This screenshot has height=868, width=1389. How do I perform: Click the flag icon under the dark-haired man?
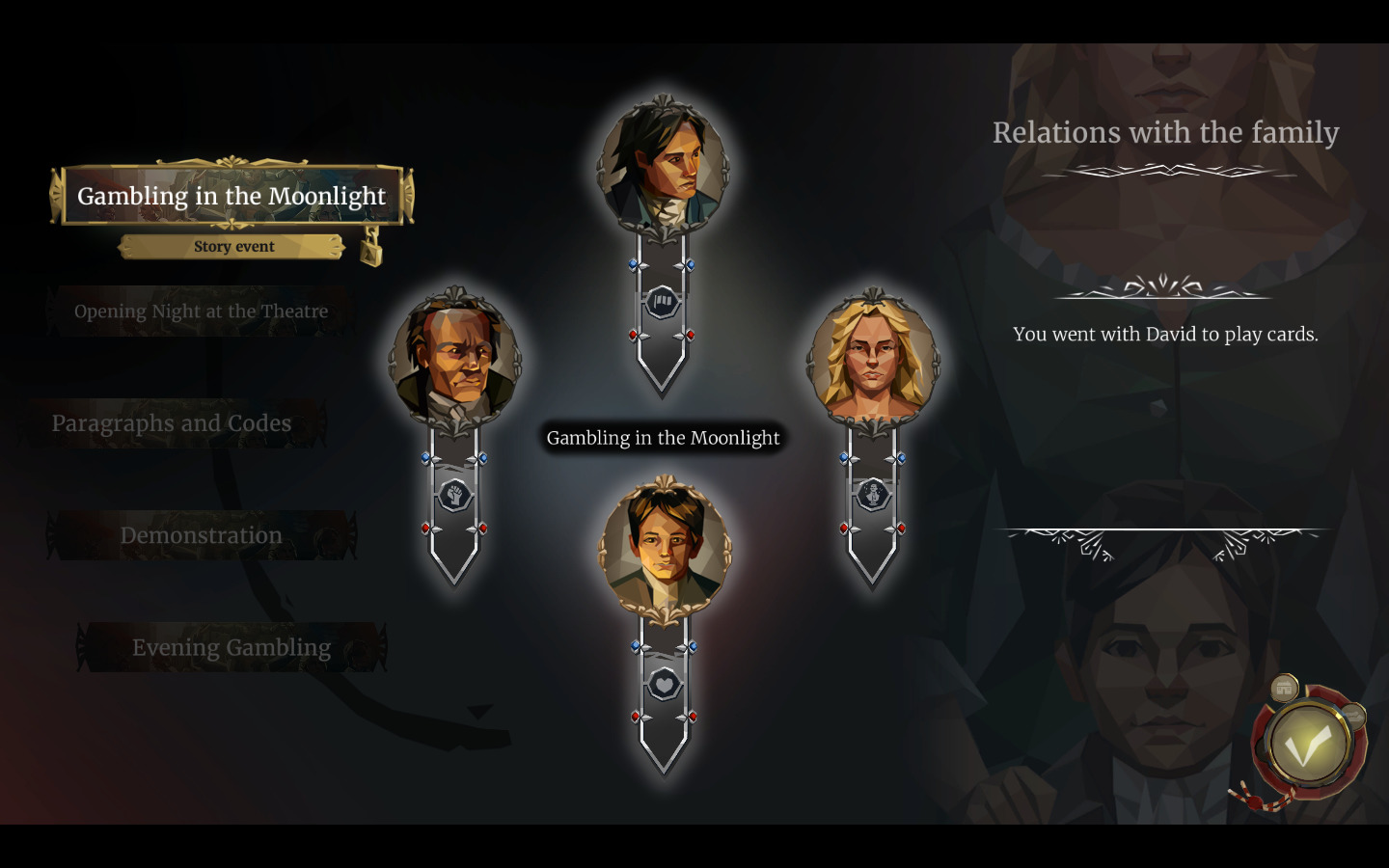click(x=663, y=302)
